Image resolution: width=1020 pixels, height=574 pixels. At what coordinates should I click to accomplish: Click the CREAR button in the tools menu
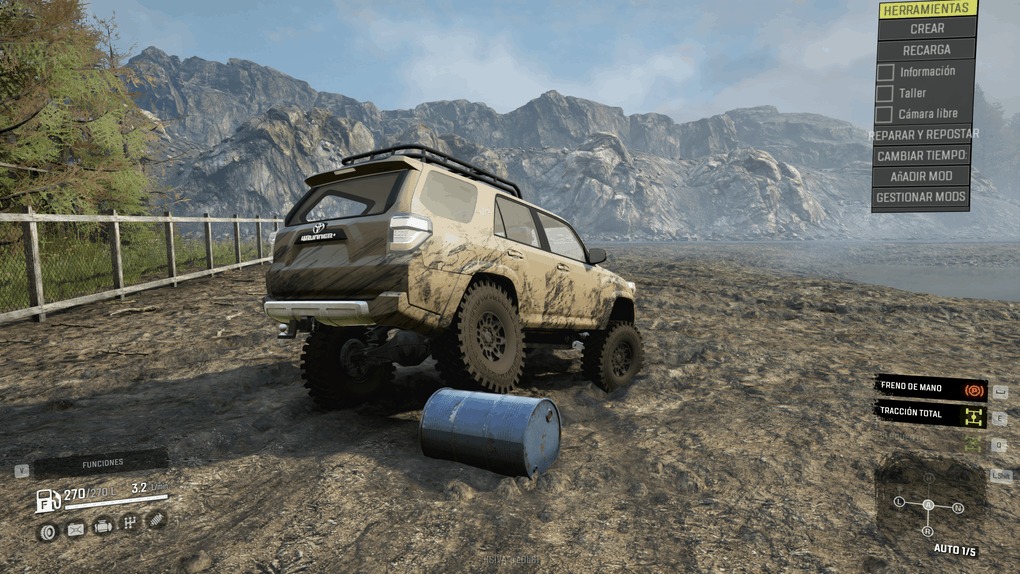pos(926,29)
